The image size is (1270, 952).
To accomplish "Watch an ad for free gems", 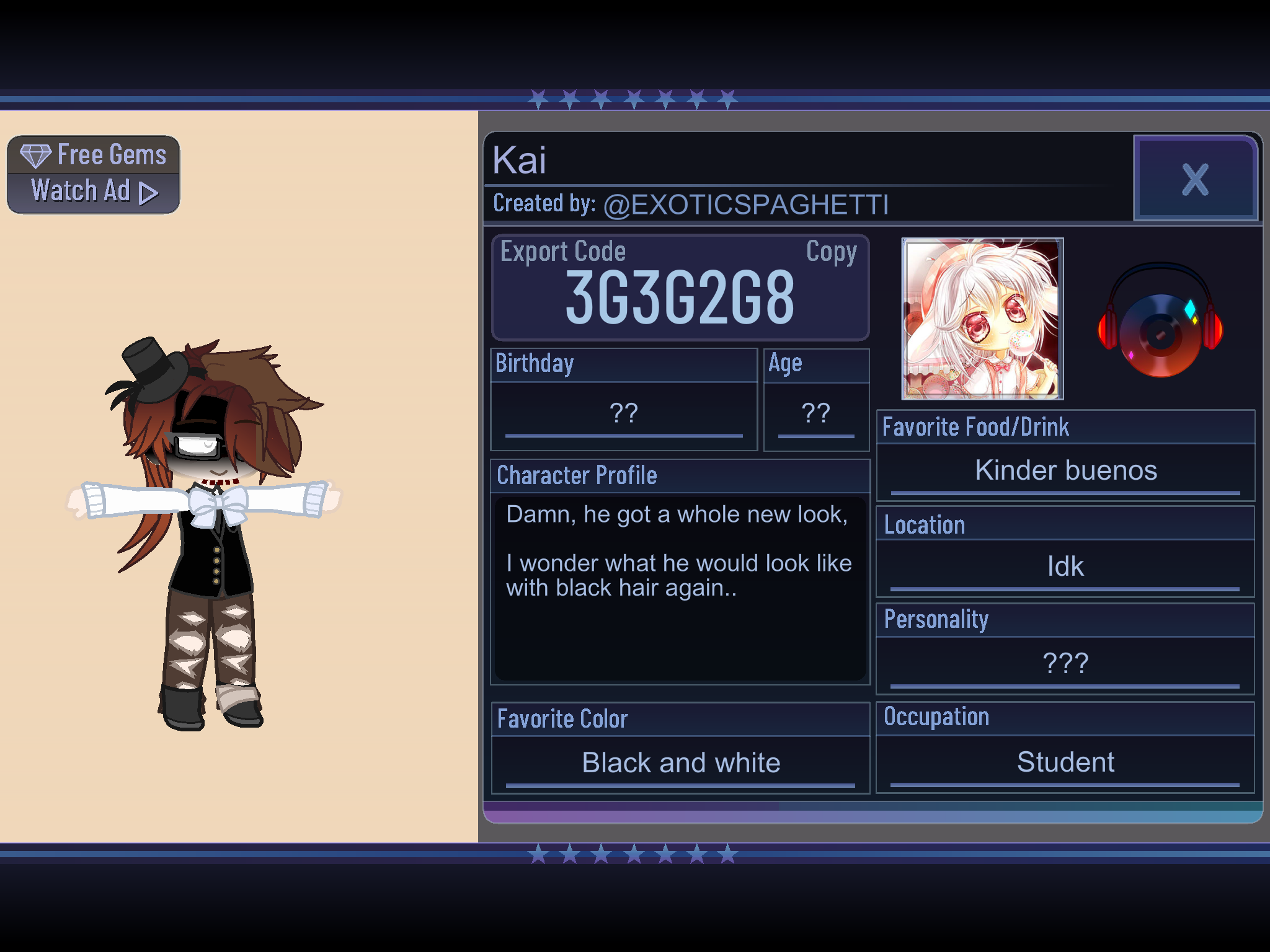I will click(94, 175).
